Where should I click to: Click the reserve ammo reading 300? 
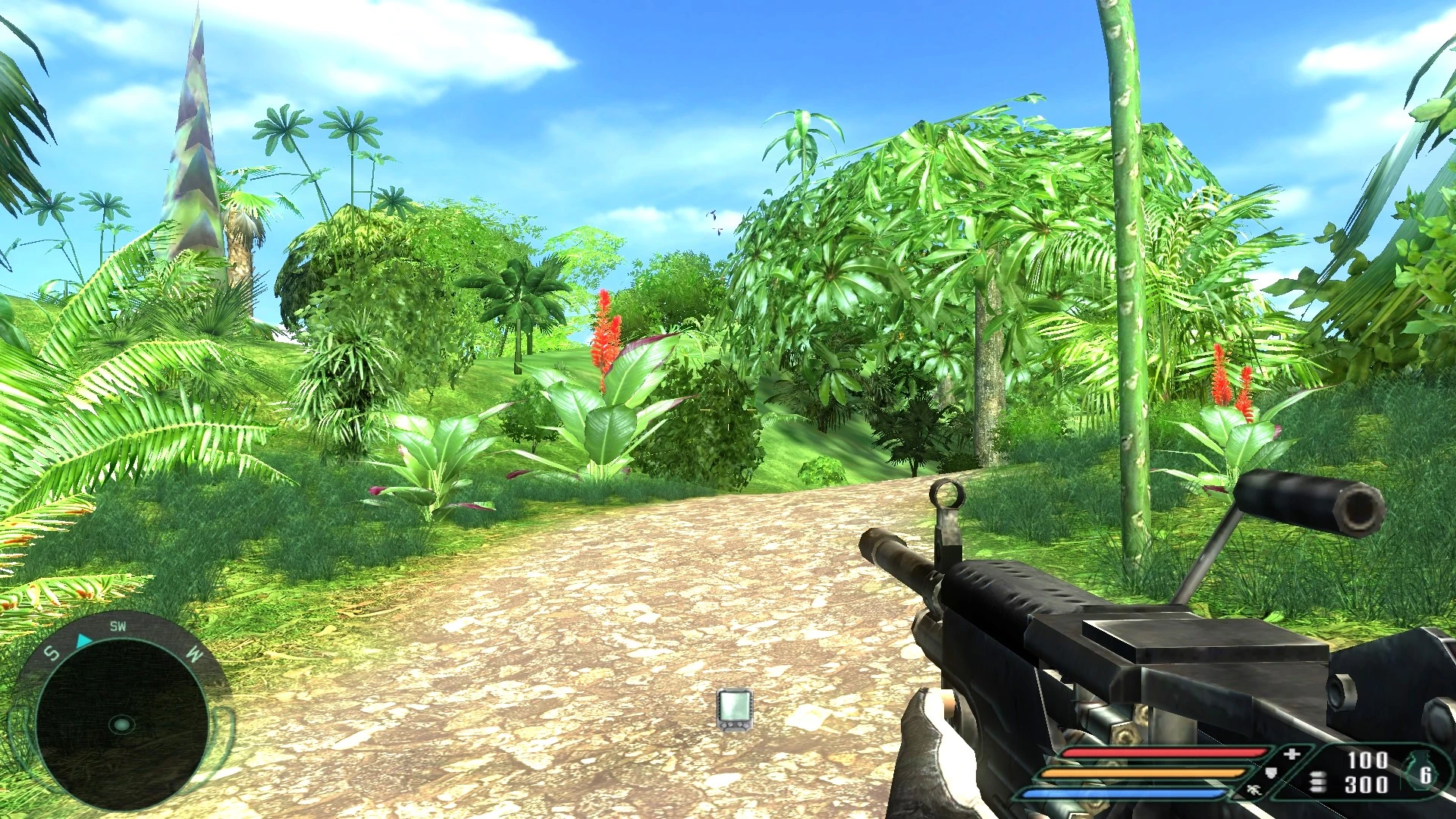point(1367,783)
